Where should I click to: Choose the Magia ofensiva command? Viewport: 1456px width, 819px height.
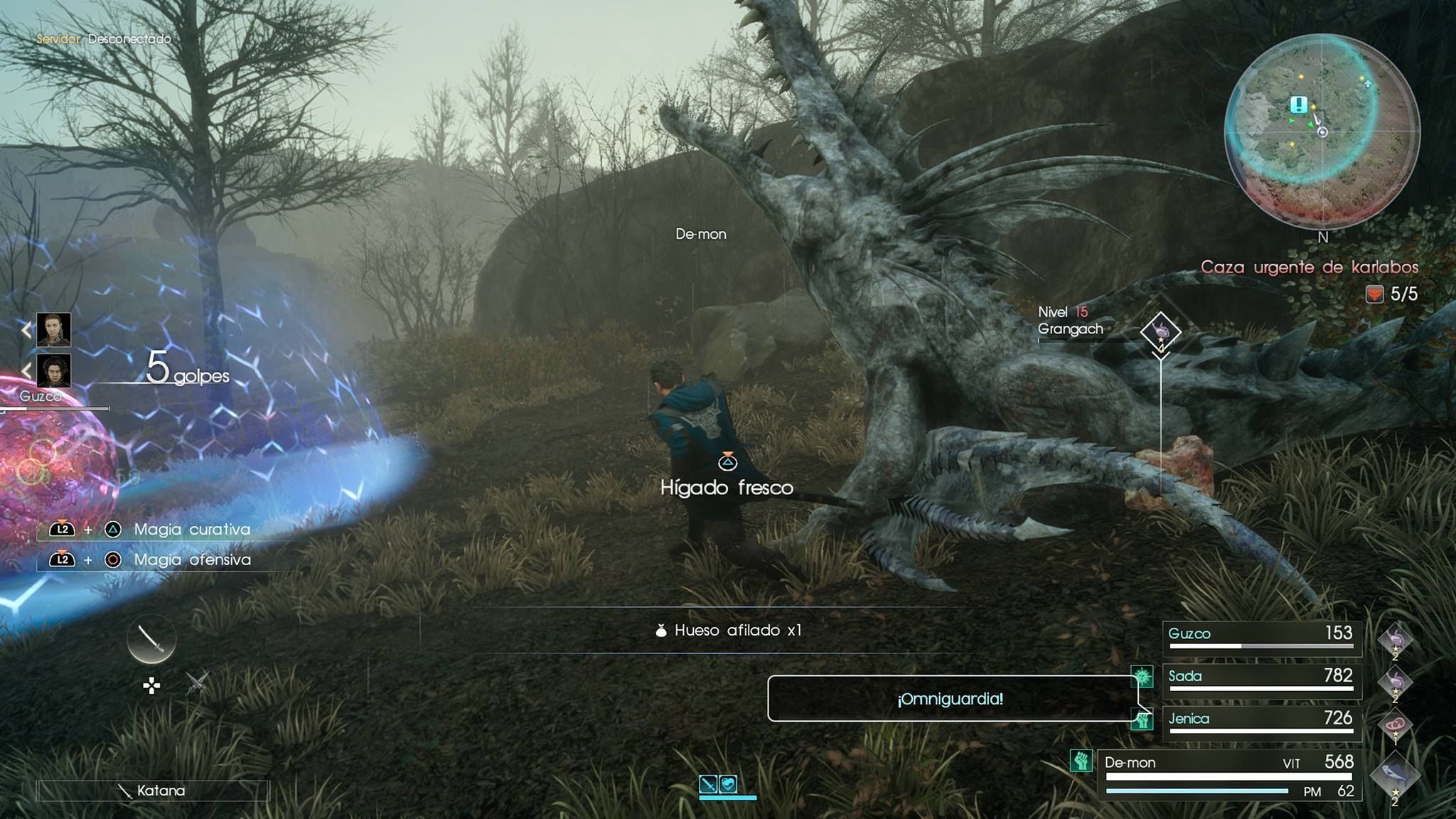(192, 560)
